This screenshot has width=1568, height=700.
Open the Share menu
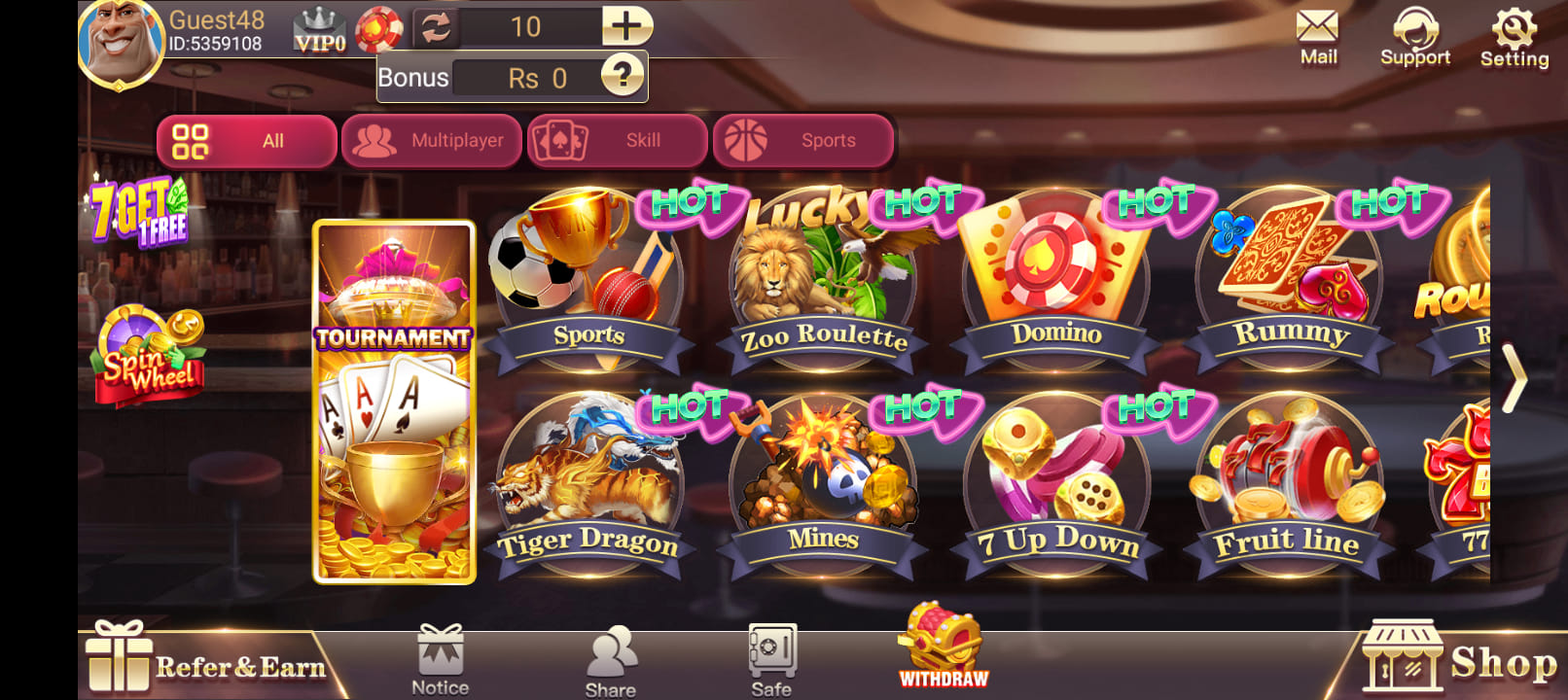pyautogui.click(x=611, y=656)
